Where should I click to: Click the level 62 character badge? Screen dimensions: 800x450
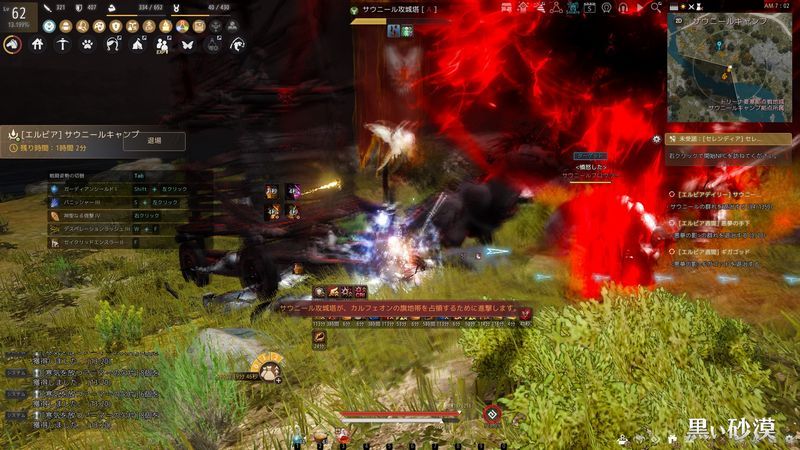click(18, 15)
